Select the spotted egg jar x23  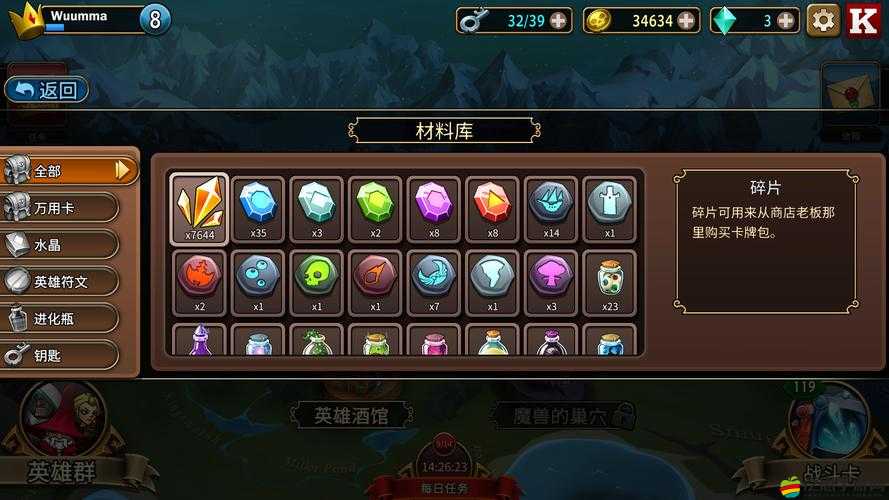[x=610, y=281]
